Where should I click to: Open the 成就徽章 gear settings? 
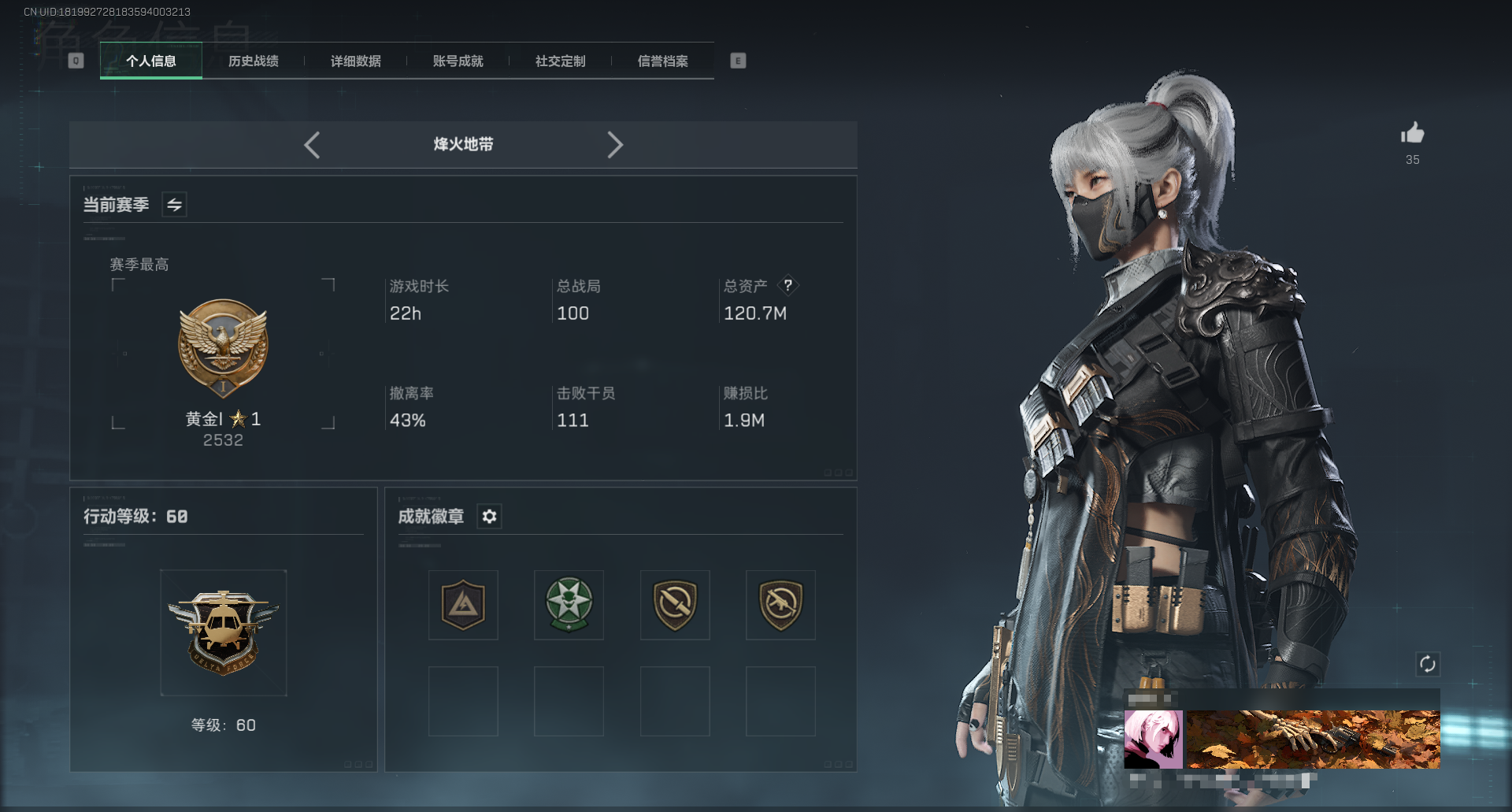point(489,517)
